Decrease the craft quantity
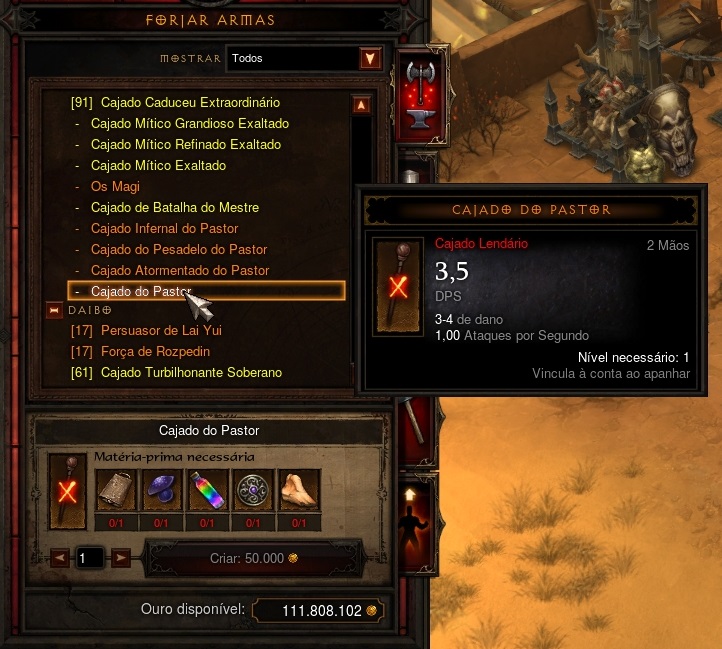The image size is (722, 649). (x=59, y=558)
